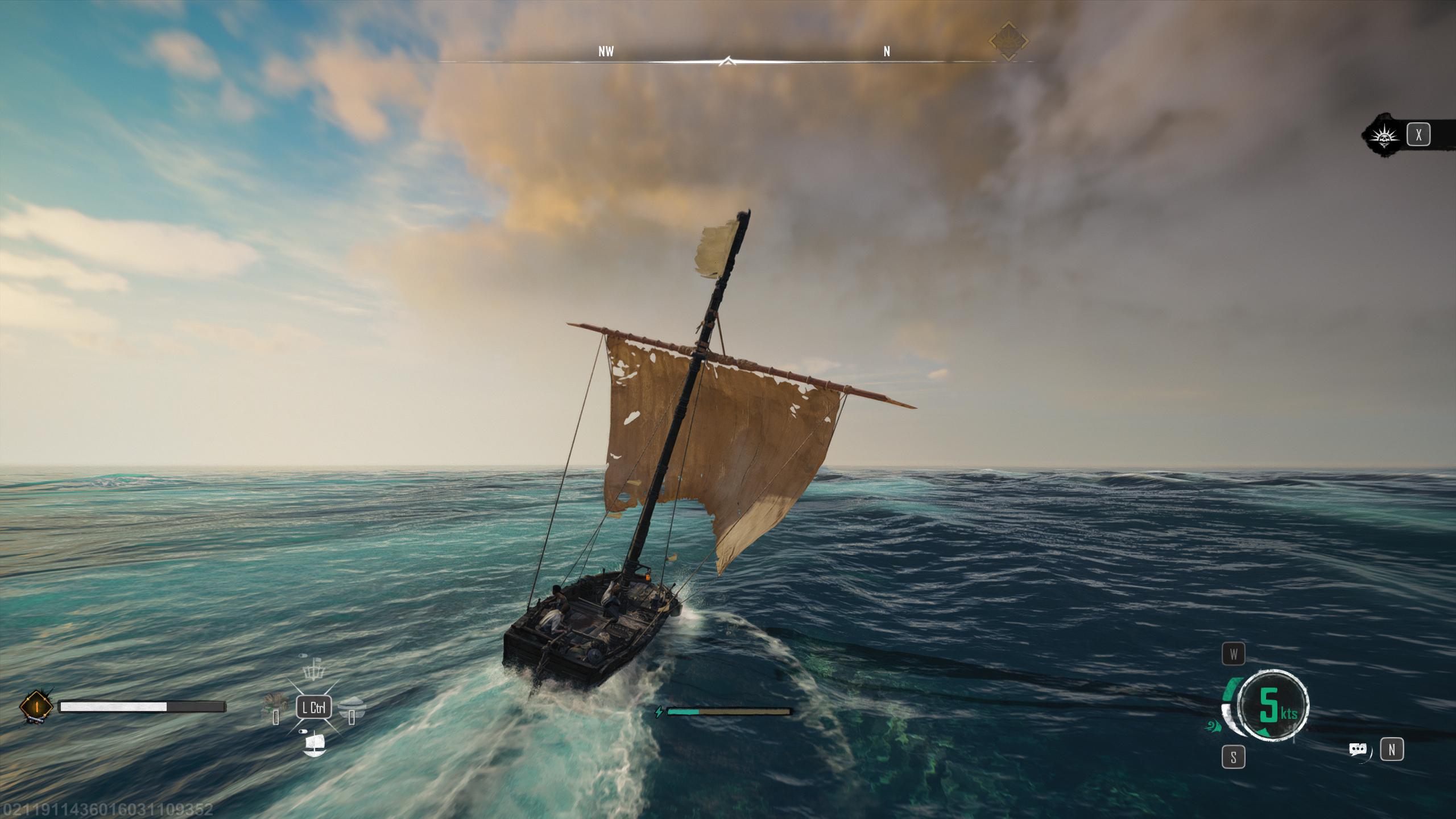Viewport: 1456px width, 819px height.
Task: Click the pirate skull emblem icon
Action: 1383,135
